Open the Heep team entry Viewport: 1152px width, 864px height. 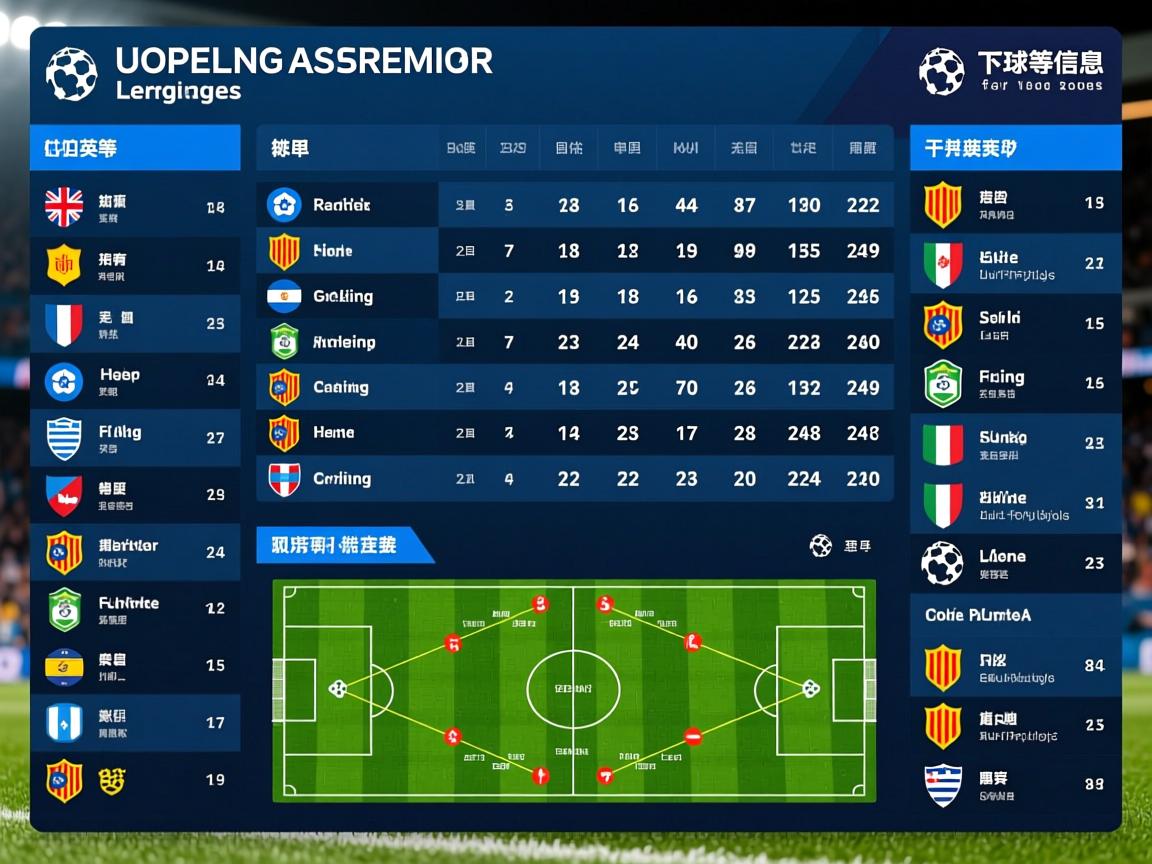pyautogui.click(x=135, y=381)
